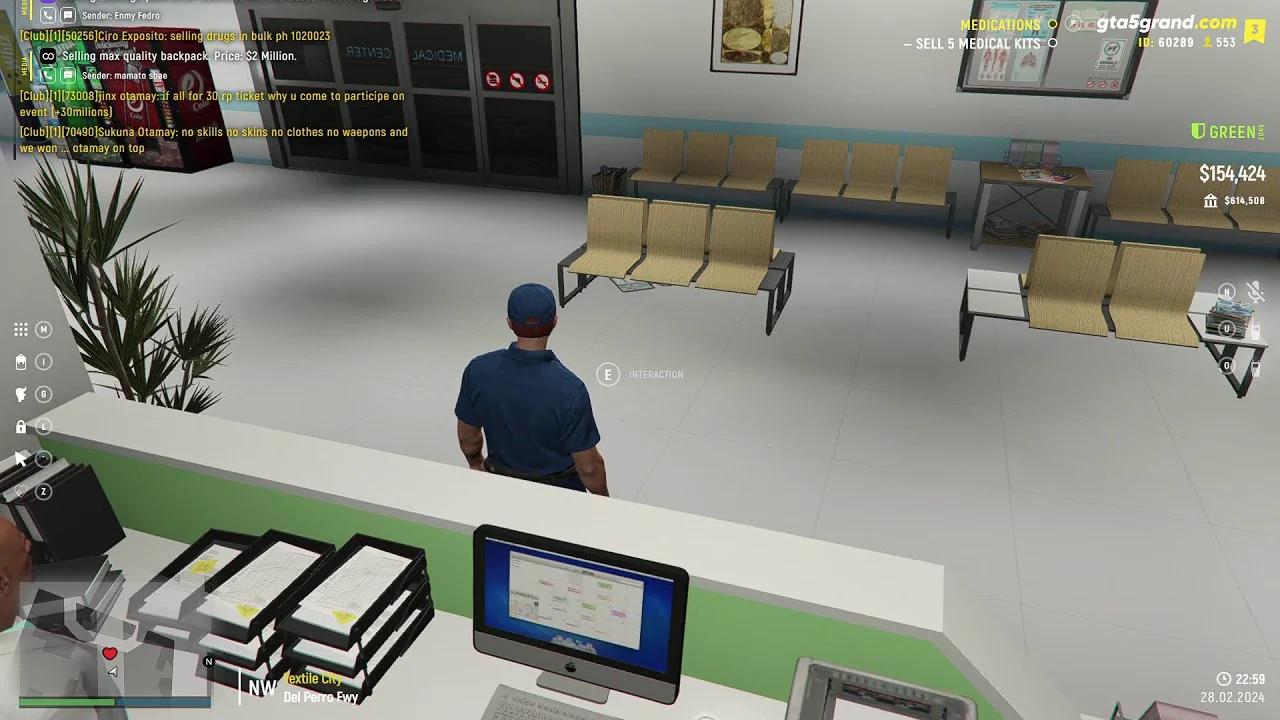The image size is (1280, 720).
Task: Open the chat message bubble icon
Action: point(68,15)
